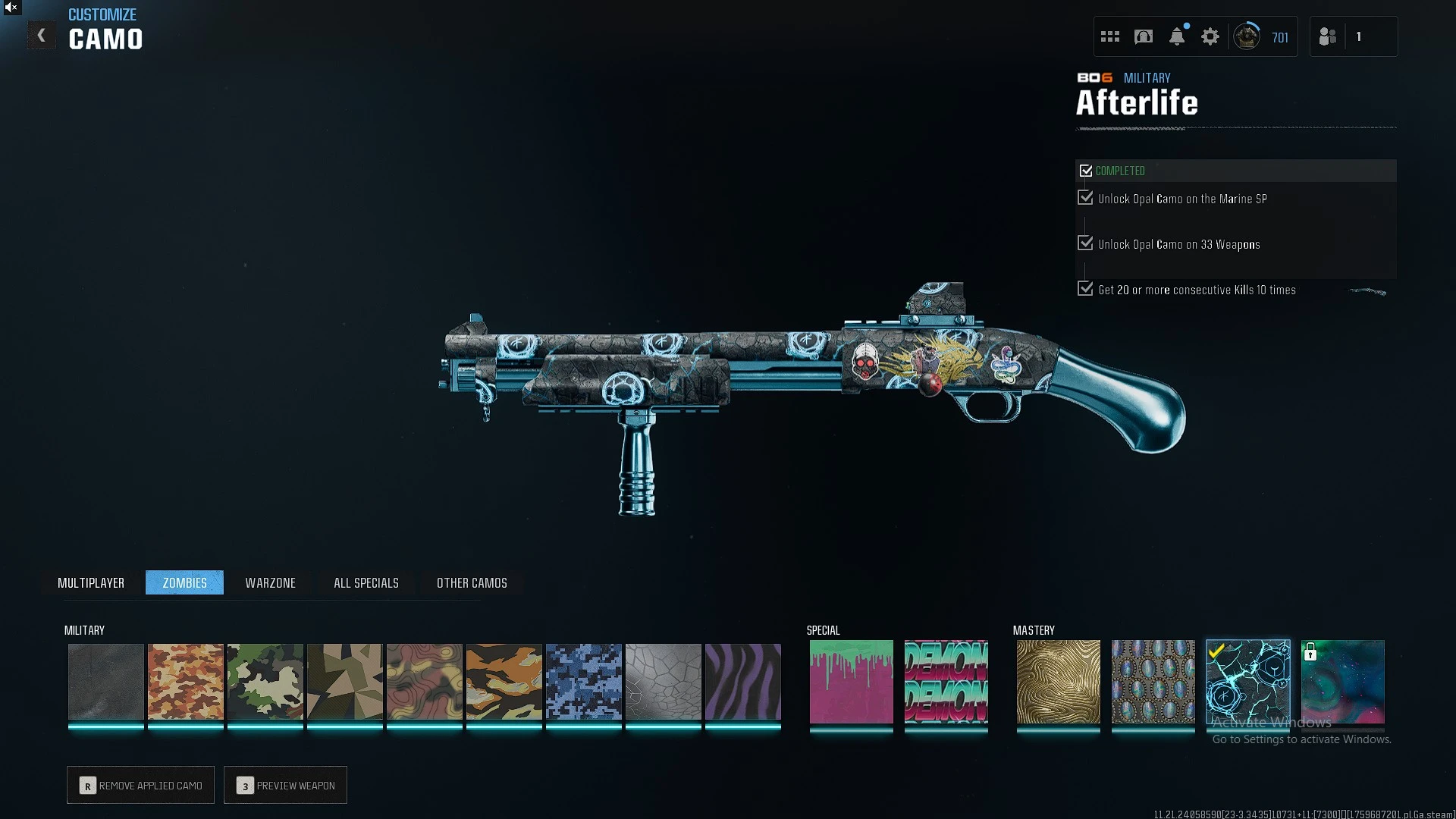
Task: Select the blue digital military camo
Action: click(584, 681)
